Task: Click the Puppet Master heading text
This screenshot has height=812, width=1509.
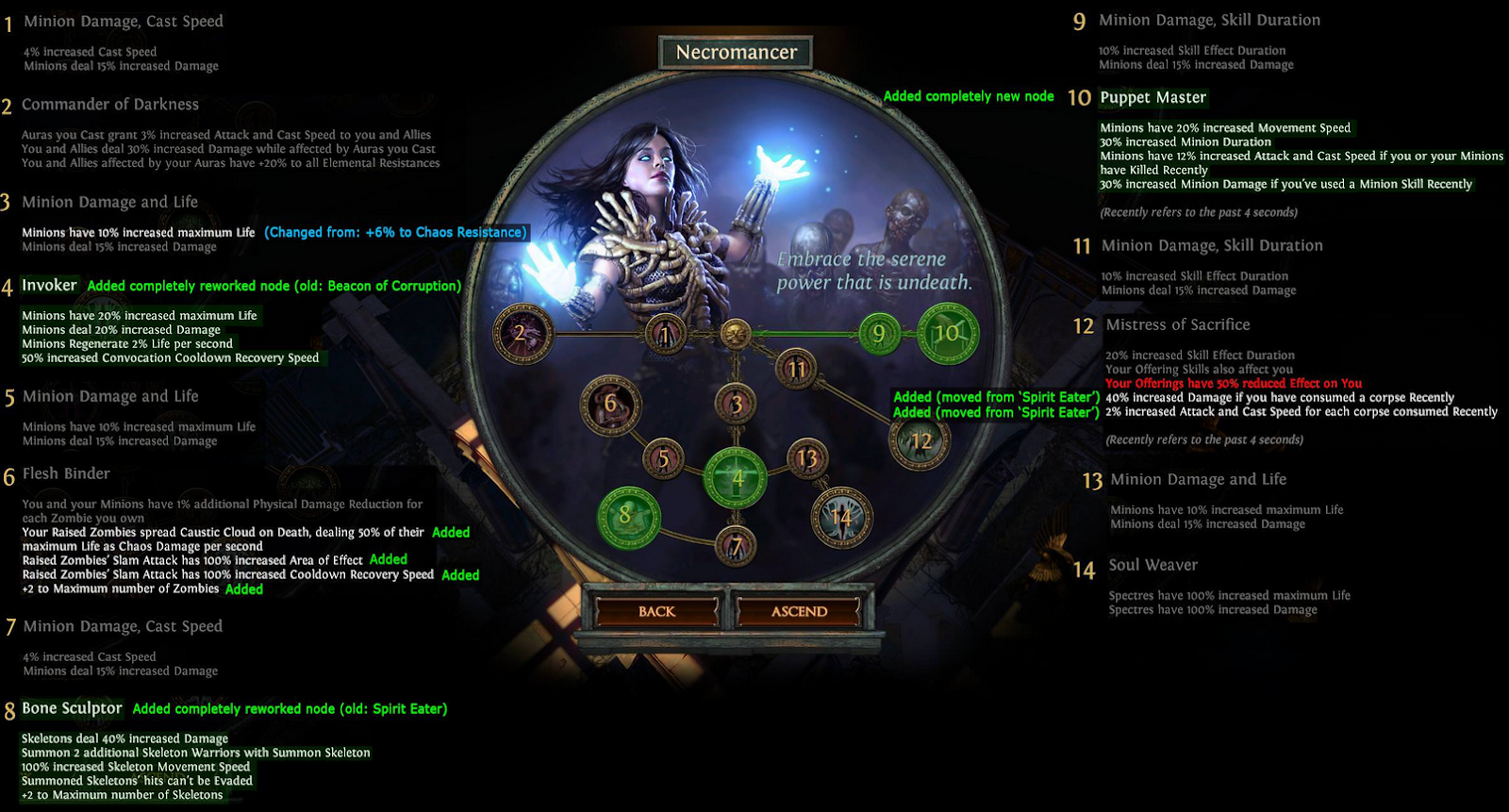Action: click(x=1152, y=97)
